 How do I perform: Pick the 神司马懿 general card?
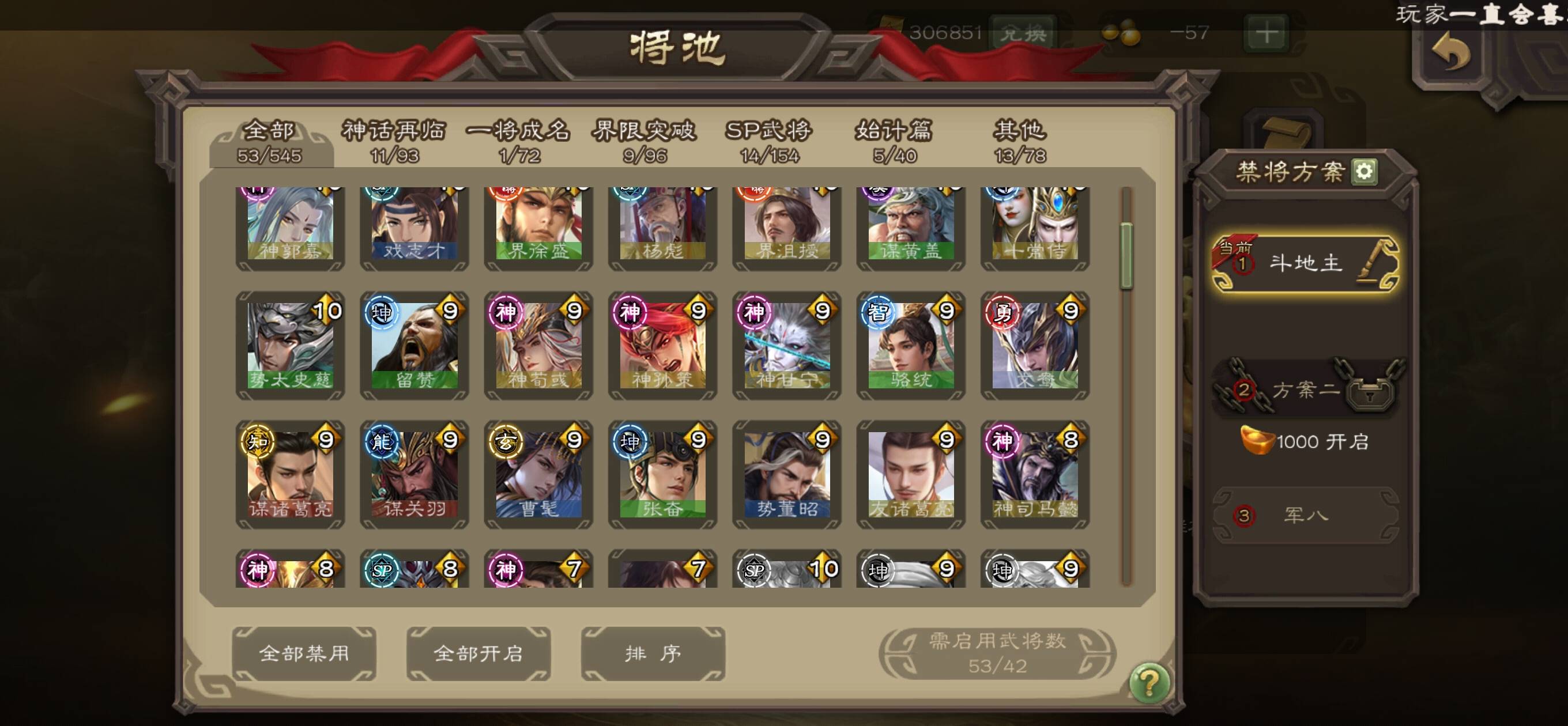pyautogui.click(x=1035, y=475)
